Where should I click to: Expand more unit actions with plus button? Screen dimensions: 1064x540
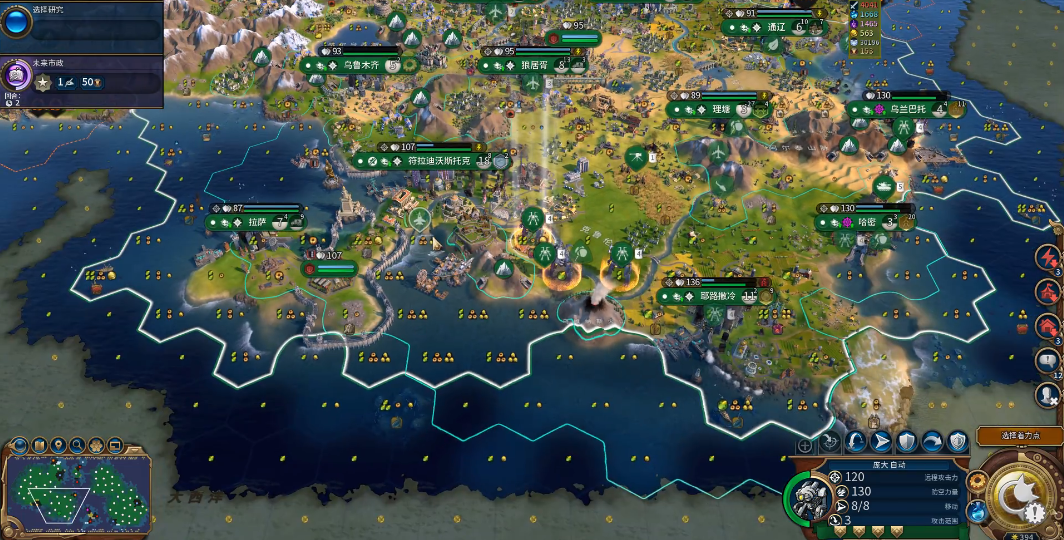(805, 445)
